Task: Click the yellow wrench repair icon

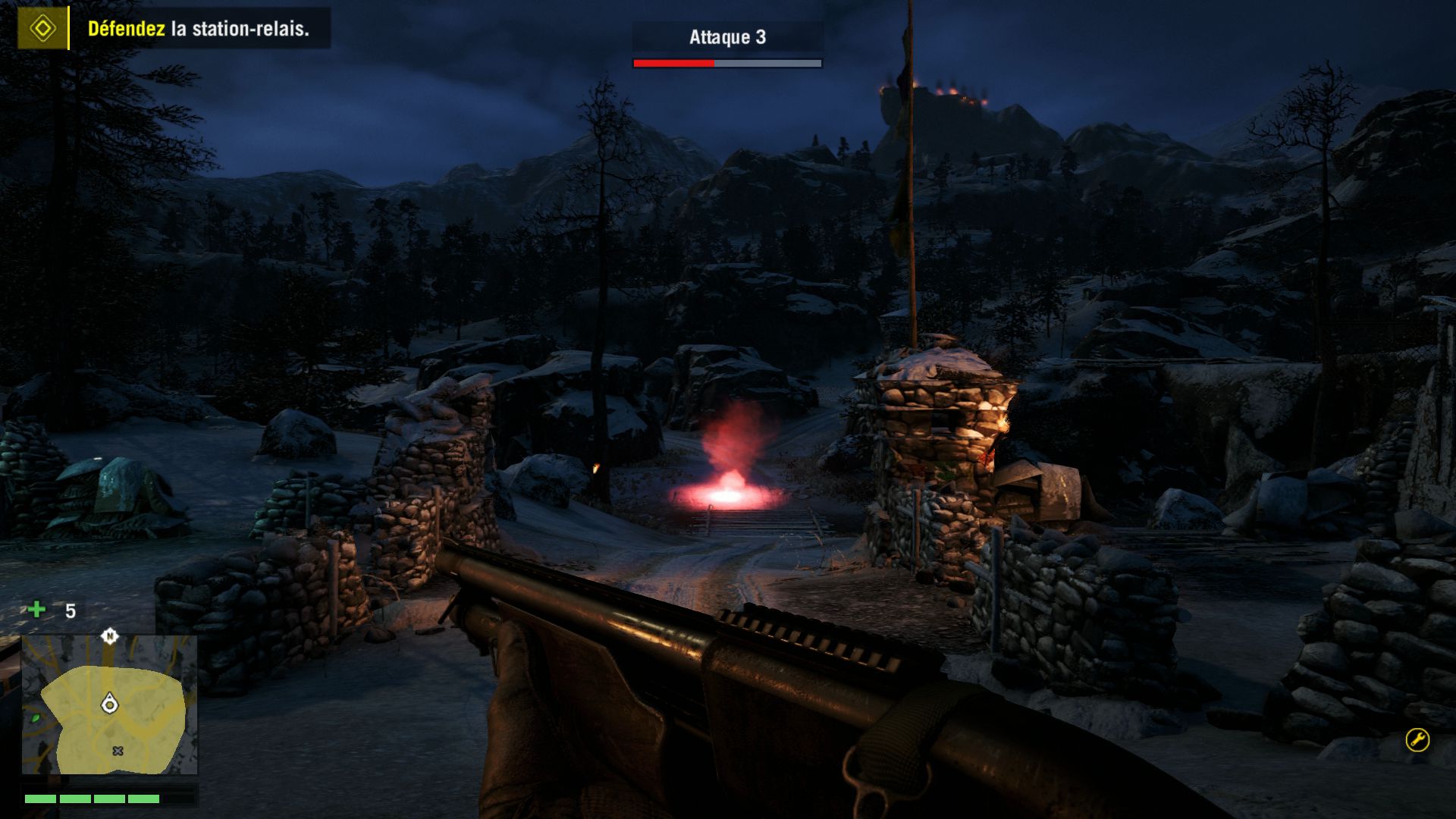Action: point(1417,739)
